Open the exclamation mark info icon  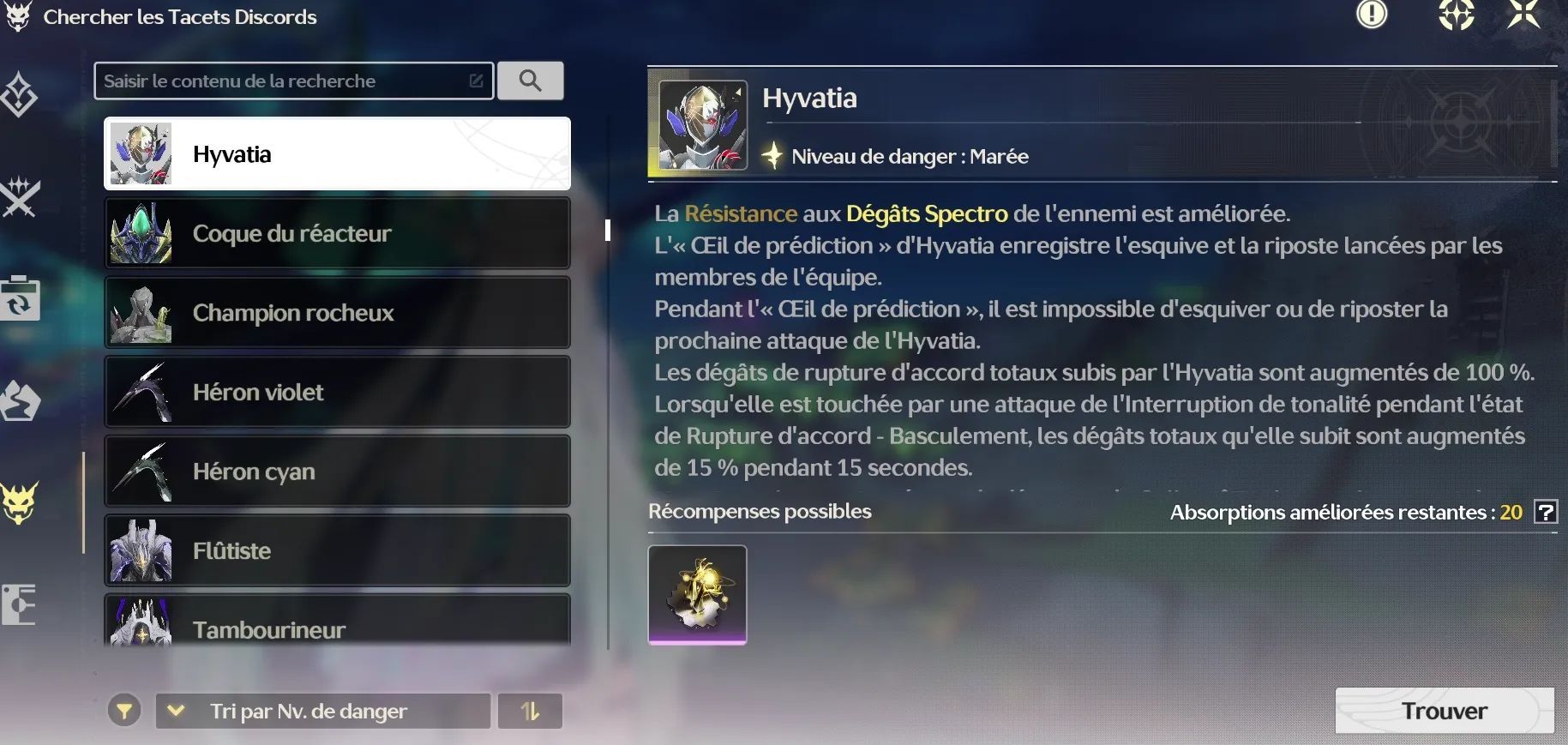(x=1372, y=15)
